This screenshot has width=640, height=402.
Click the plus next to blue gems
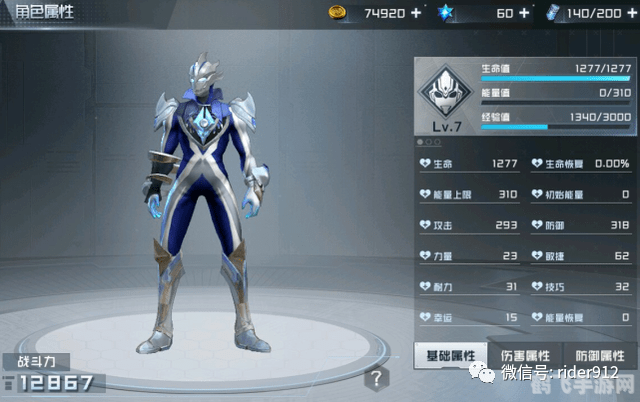(x=524, y=13)
